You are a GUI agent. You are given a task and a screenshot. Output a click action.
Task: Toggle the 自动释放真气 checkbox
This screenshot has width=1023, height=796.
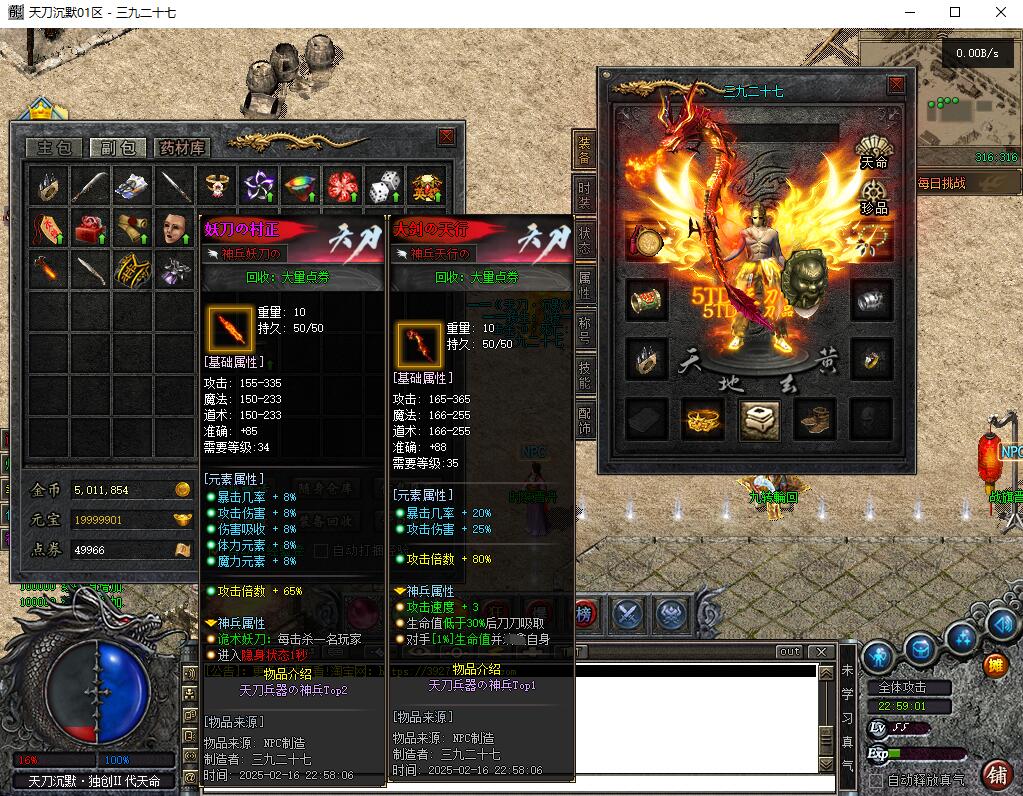tap(877, 780)
